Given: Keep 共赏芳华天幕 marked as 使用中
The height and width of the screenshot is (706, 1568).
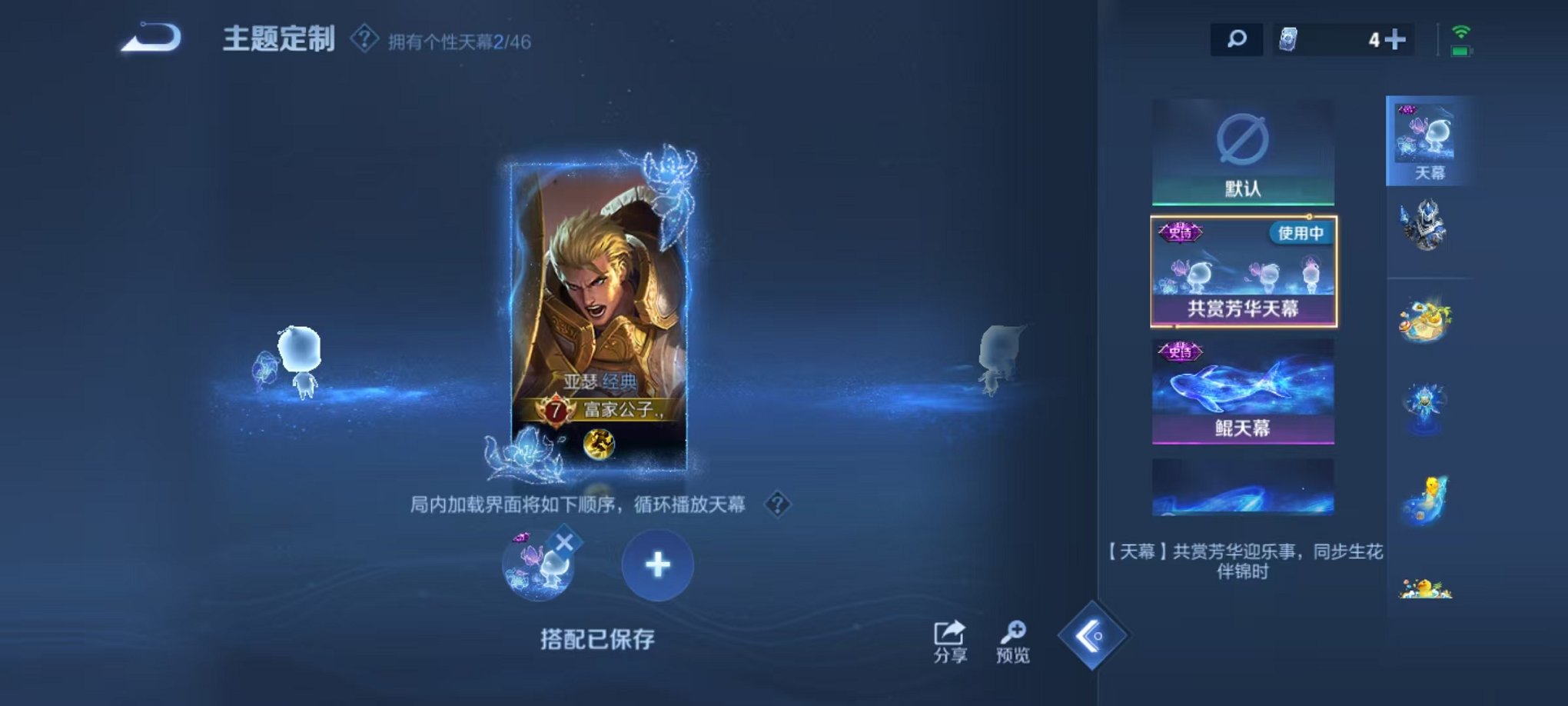Looking at the screenshot, I should 1244,271.
